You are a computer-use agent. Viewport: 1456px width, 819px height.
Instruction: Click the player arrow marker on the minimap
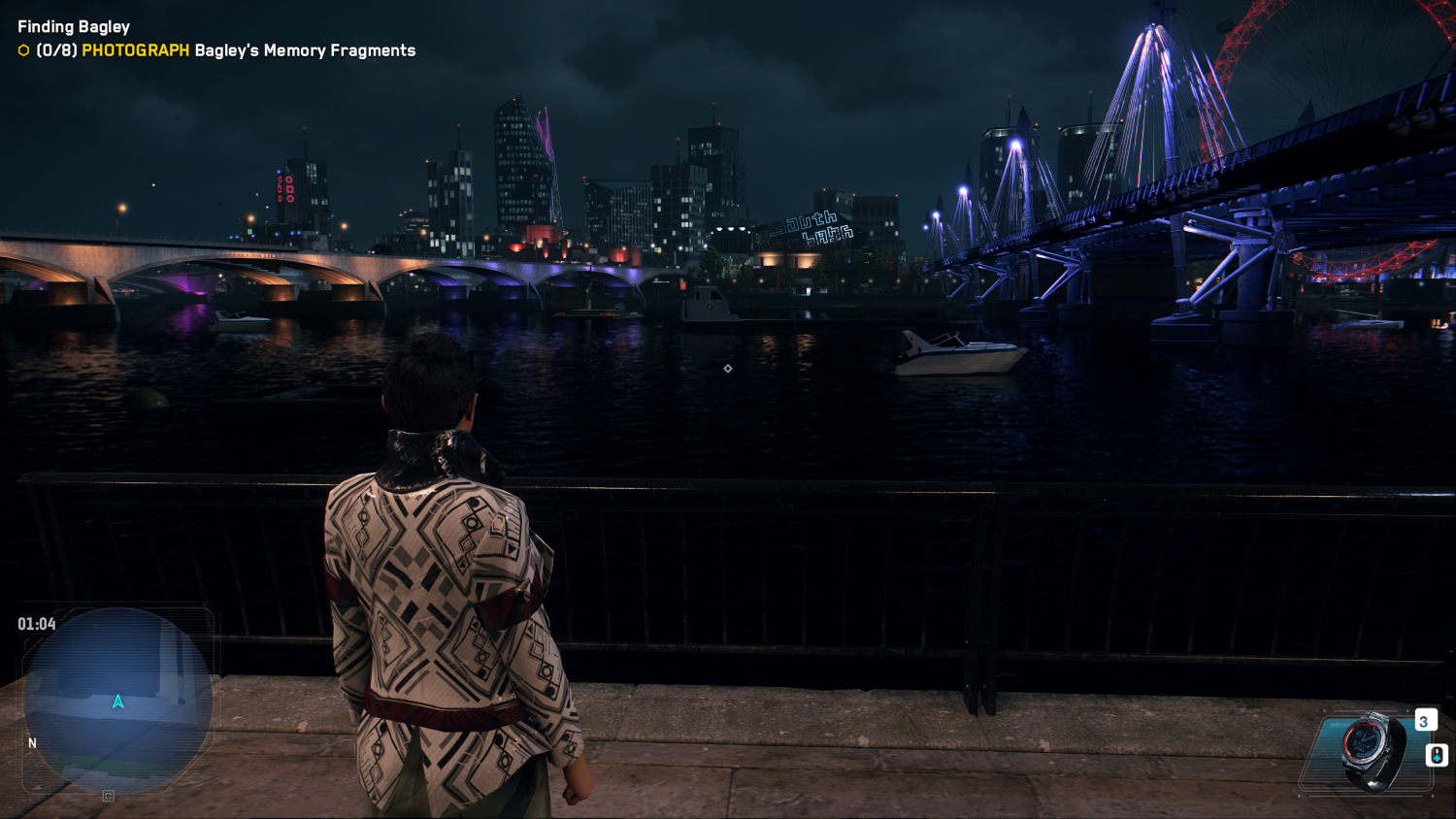point(118,702)
